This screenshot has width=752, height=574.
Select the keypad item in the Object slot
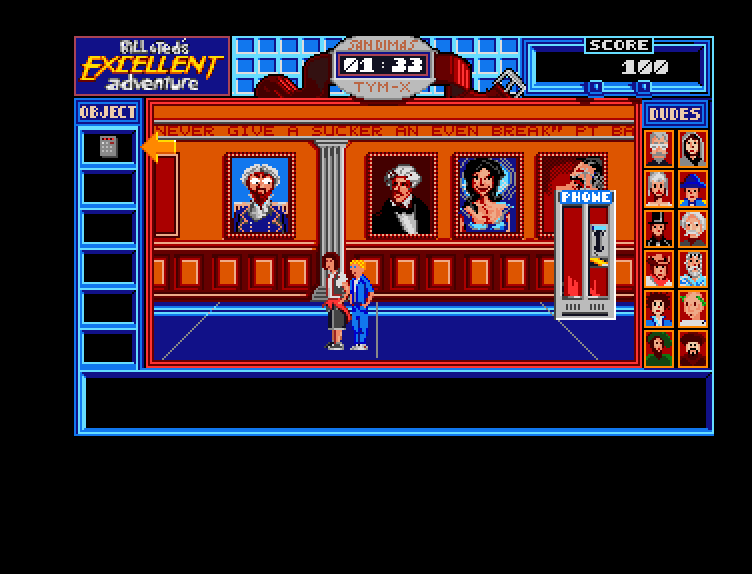[108, 147]
